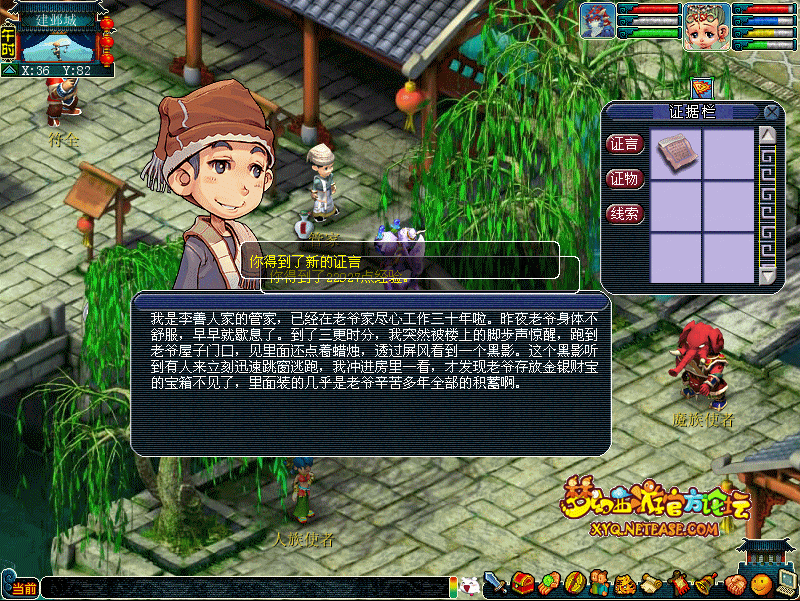The height and width of the screenshot is (601, 800).
Task: Open the 线索 clues tab
Action: [625, 213]
